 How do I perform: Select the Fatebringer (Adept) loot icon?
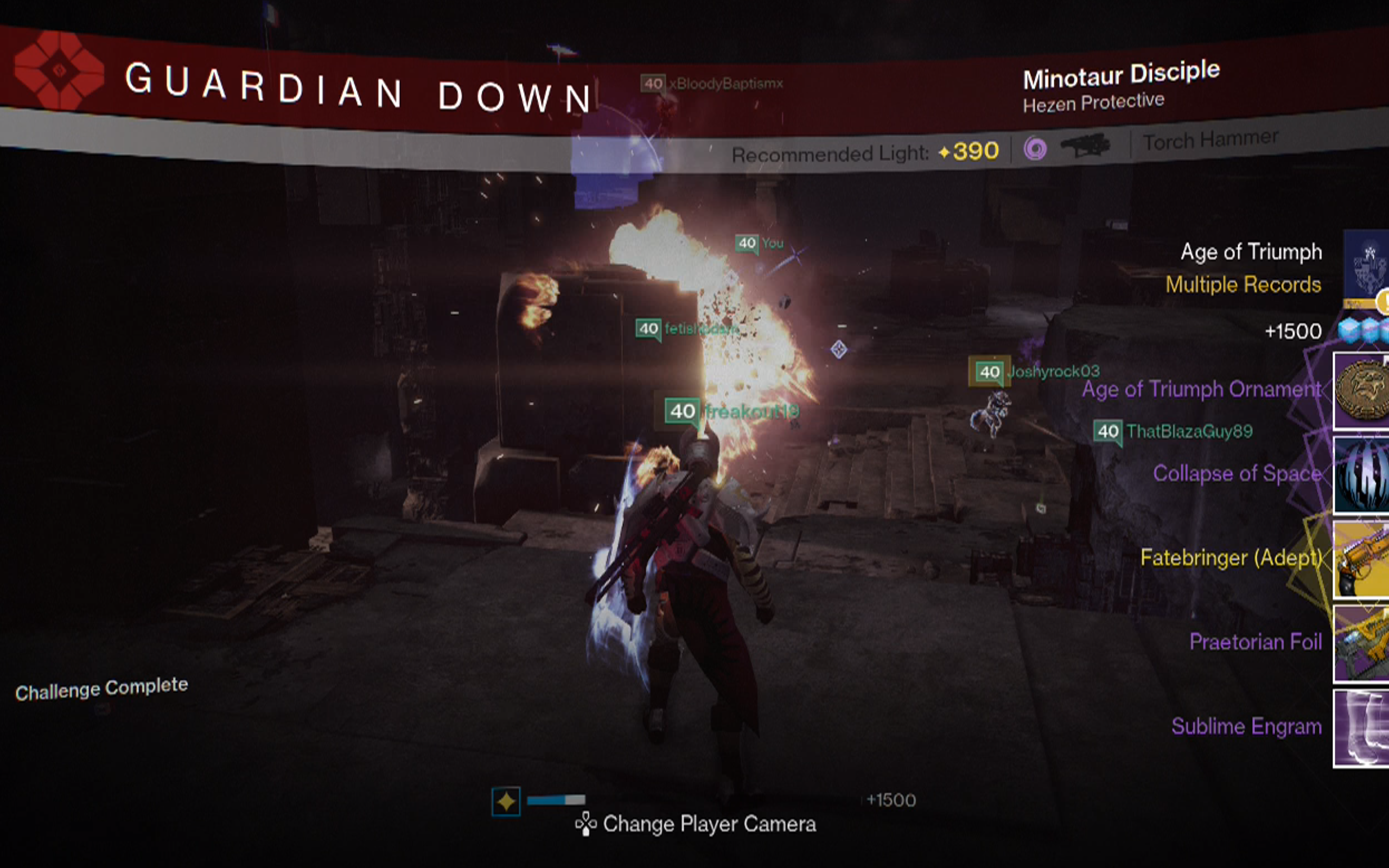1361,560
